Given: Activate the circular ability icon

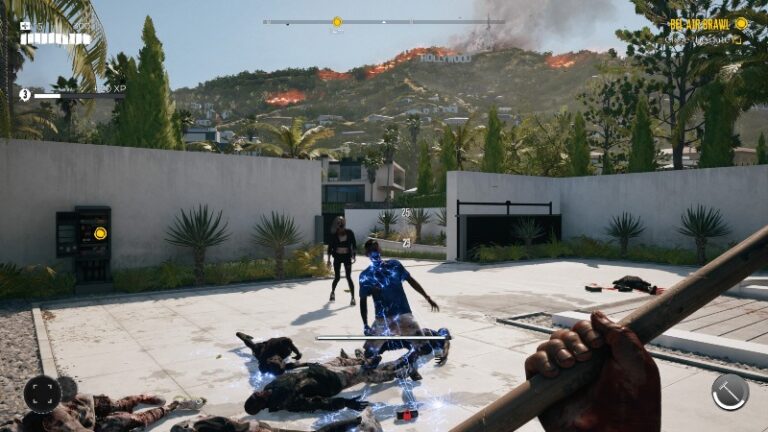Looking at the screenshot, I should pos(42,393).
